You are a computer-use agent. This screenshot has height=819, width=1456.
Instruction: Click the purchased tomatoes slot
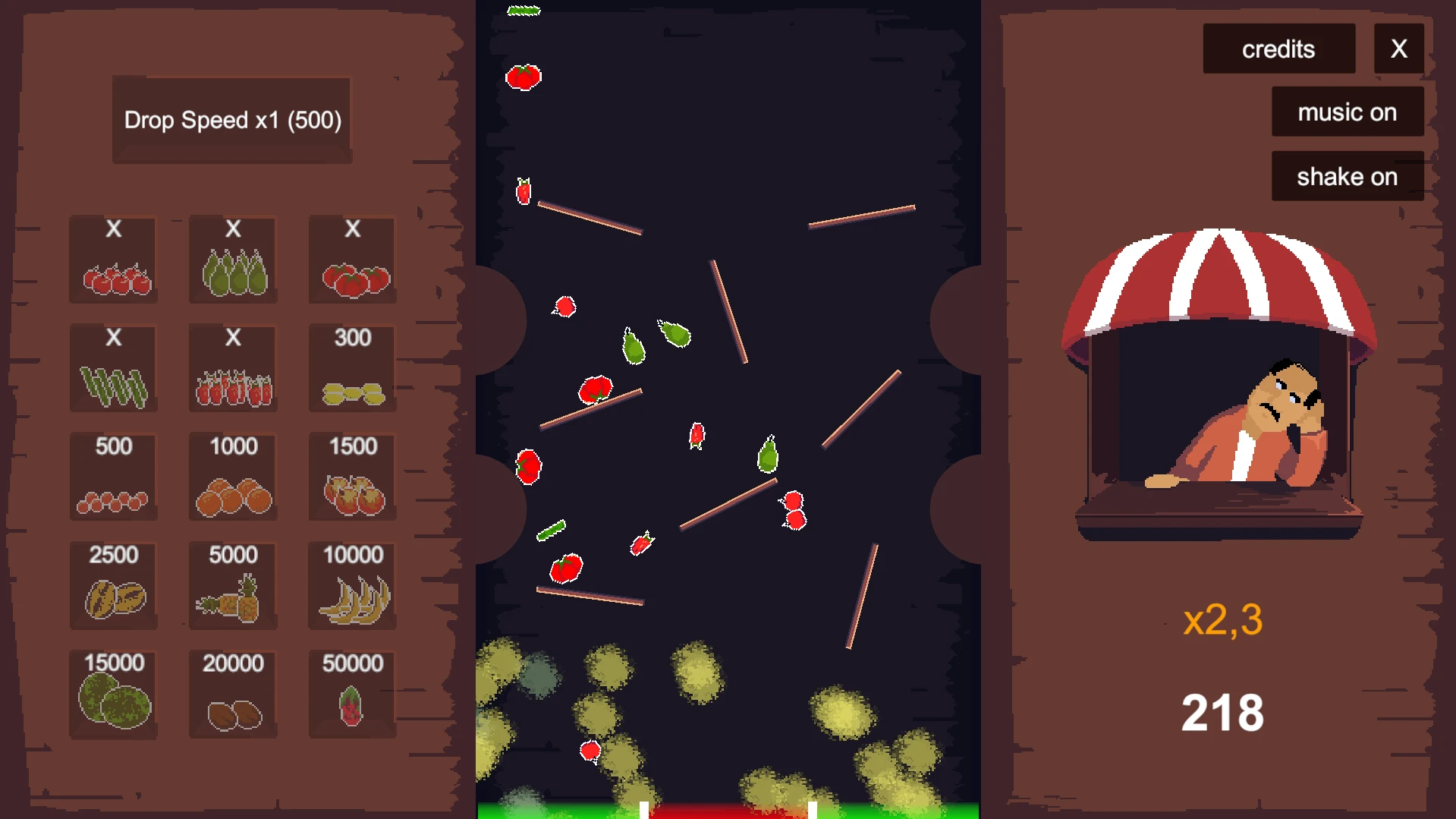click(353, 260)
